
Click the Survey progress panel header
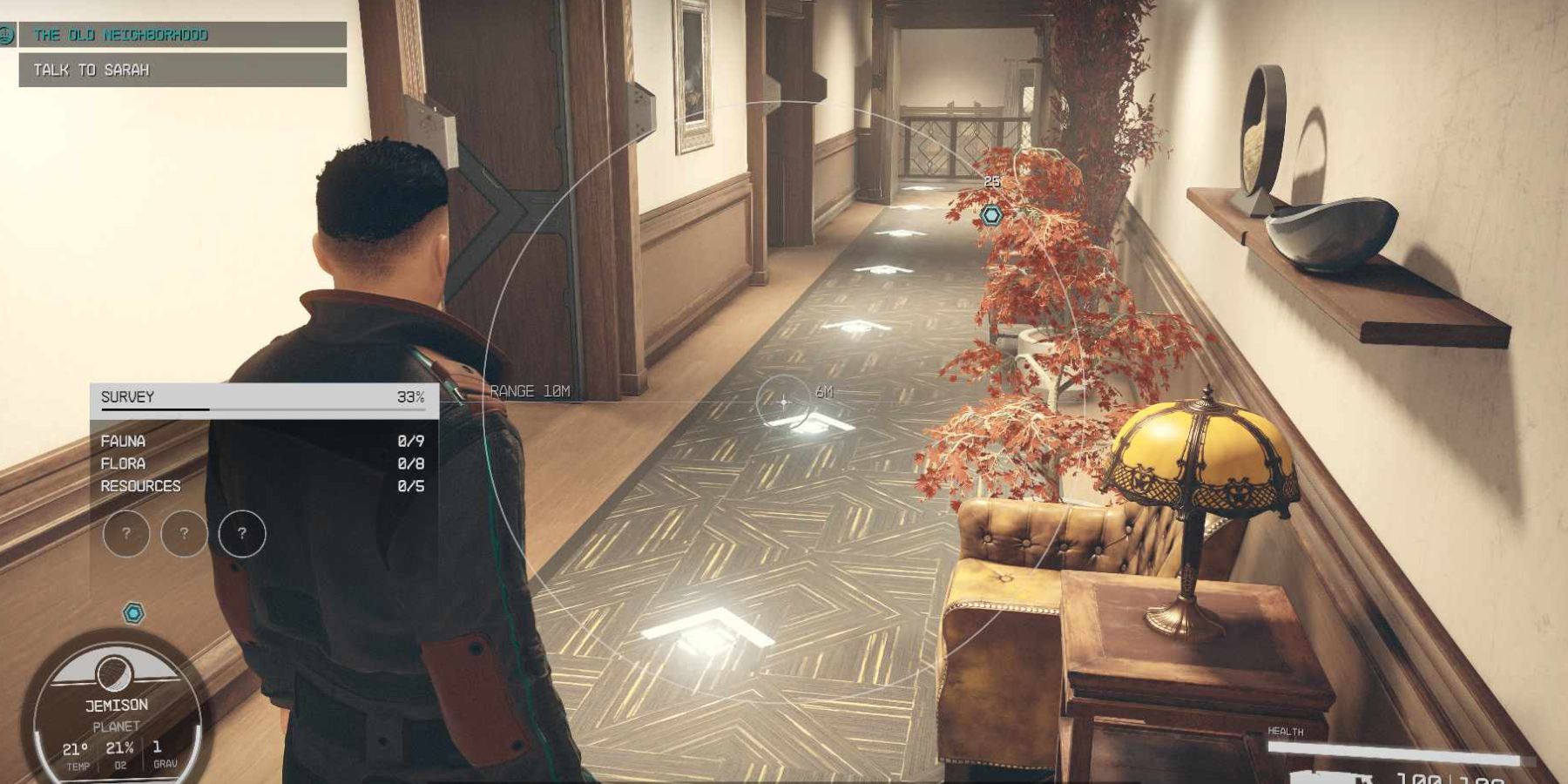coord(263,398)
